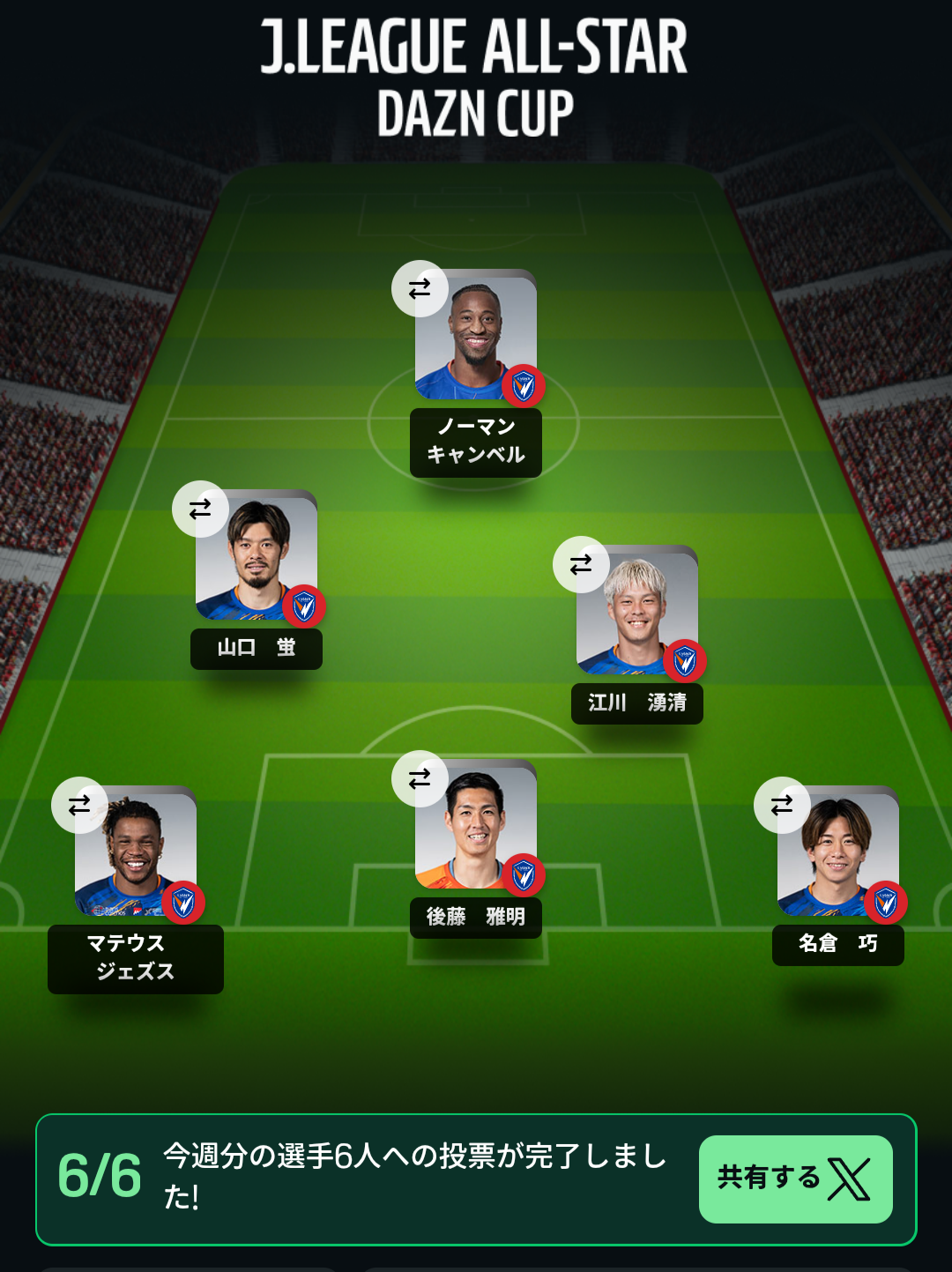Change goalkeeper 後藤 雅明 via swap icon
The height and width of the screenshot is (1272, 952).
420,778
